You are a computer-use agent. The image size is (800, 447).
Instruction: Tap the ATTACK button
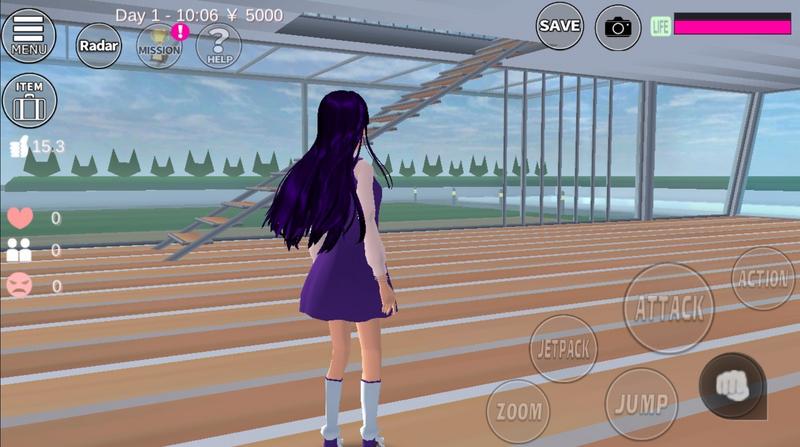point(669,308)
